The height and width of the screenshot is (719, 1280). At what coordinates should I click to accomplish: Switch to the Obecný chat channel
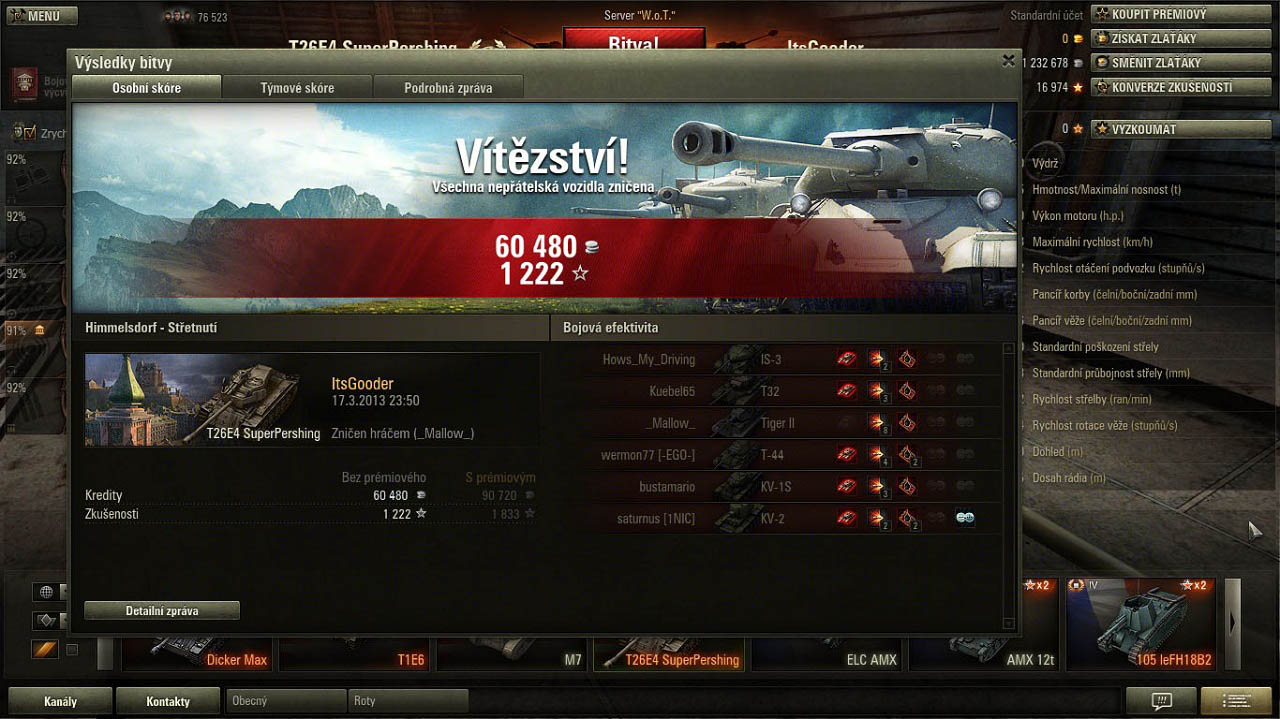click(286, 701)
